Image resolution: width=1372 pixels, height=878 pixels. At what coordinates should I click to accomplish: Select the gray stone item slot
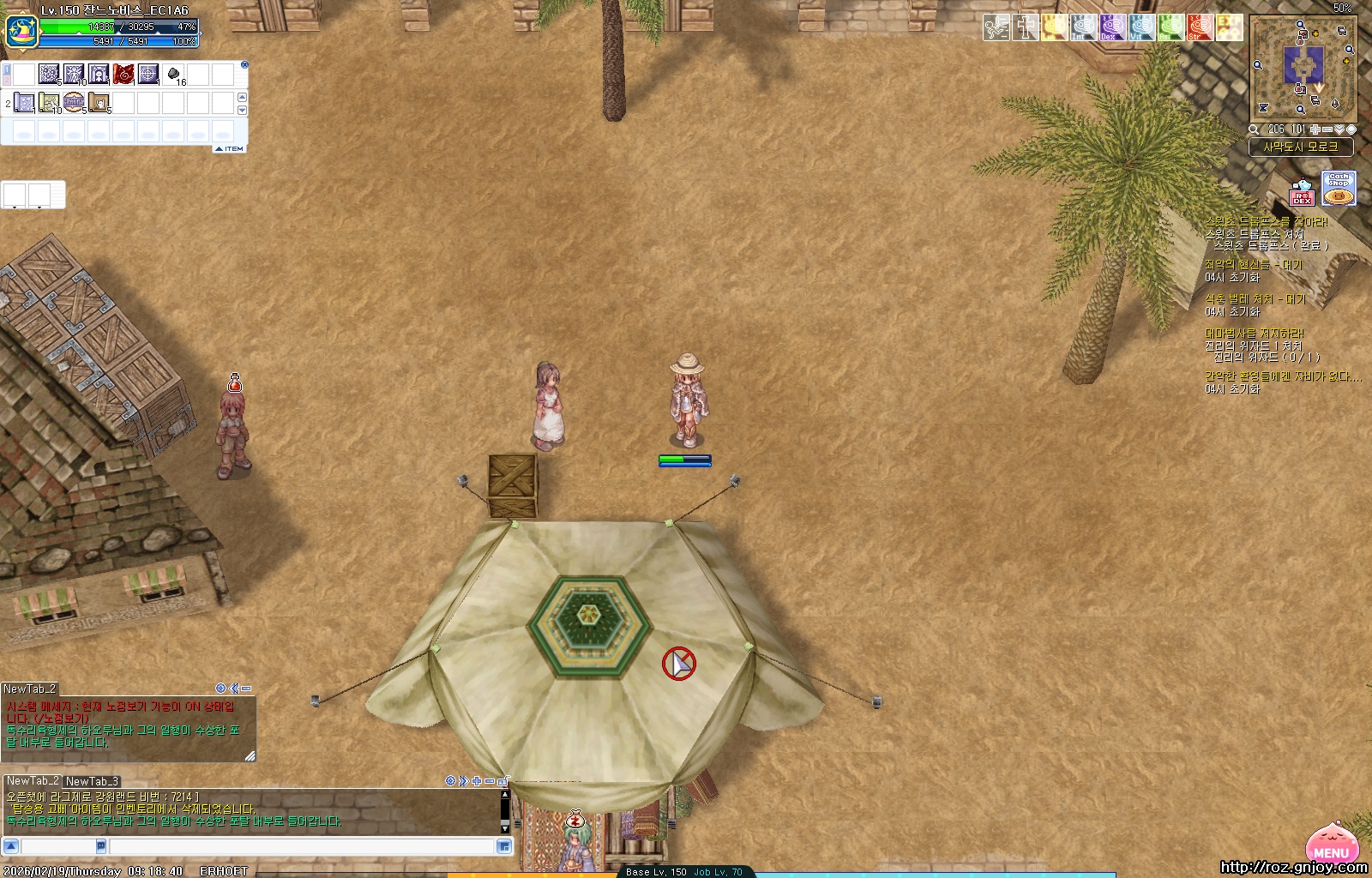point(173,75)
